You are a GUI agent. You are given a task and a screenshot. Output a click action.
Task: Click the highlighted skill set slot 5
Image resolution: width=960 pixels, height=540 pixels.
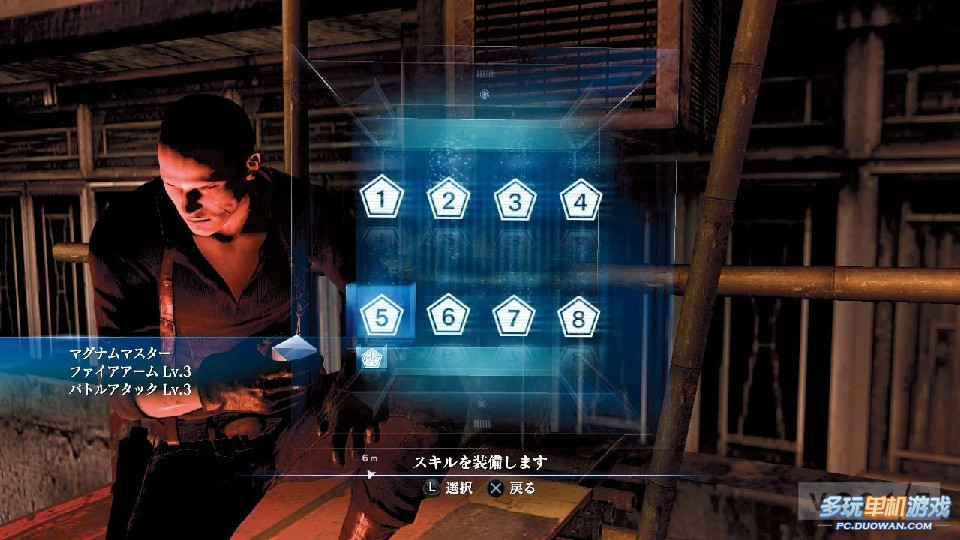pyautogui.click(x=381, y=317)
